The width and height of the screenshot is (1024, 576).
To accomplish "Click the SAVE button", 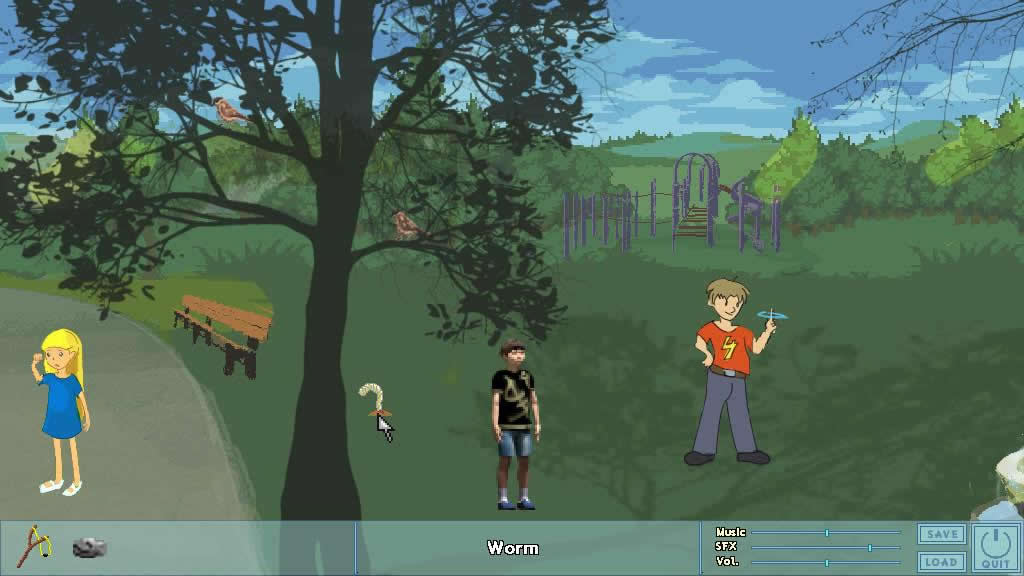I will click(941, 535).
